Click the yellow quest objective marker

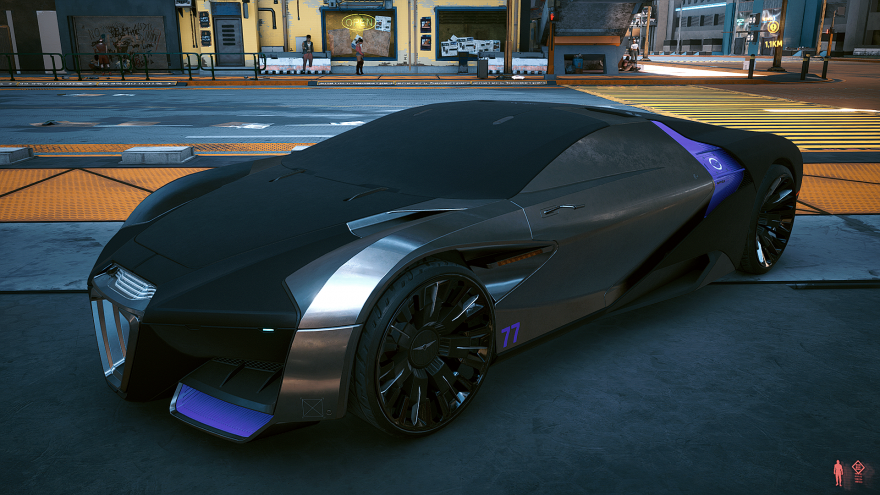772,27
